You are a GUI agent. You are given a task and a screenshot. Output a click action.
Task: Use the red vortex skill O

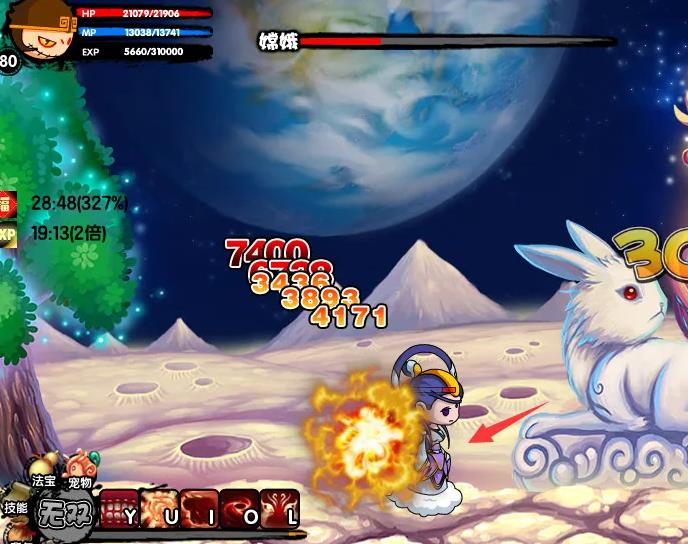[239, 507]
